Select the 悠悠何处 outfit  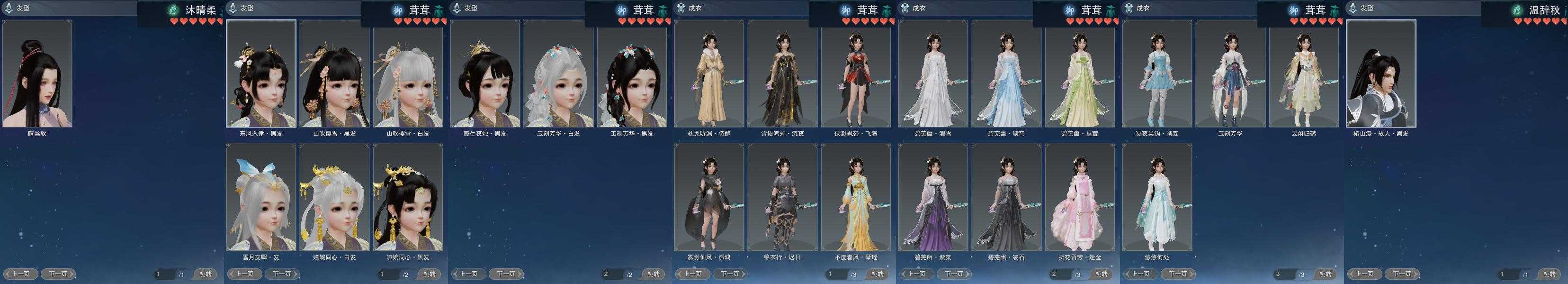pyautogui.click(x=1156, y=197)
